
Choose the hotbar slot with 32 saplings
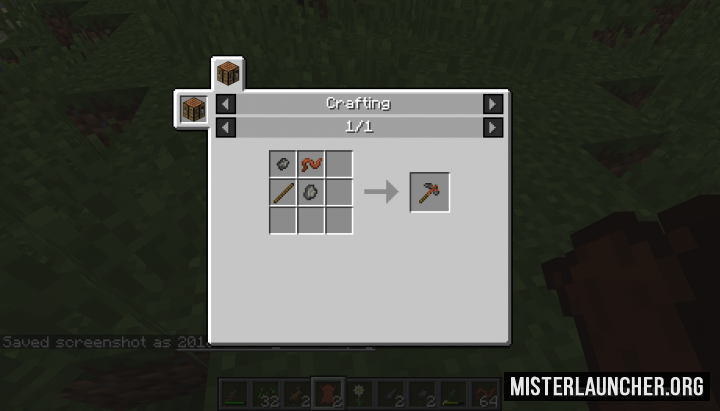tap(267, 393)
